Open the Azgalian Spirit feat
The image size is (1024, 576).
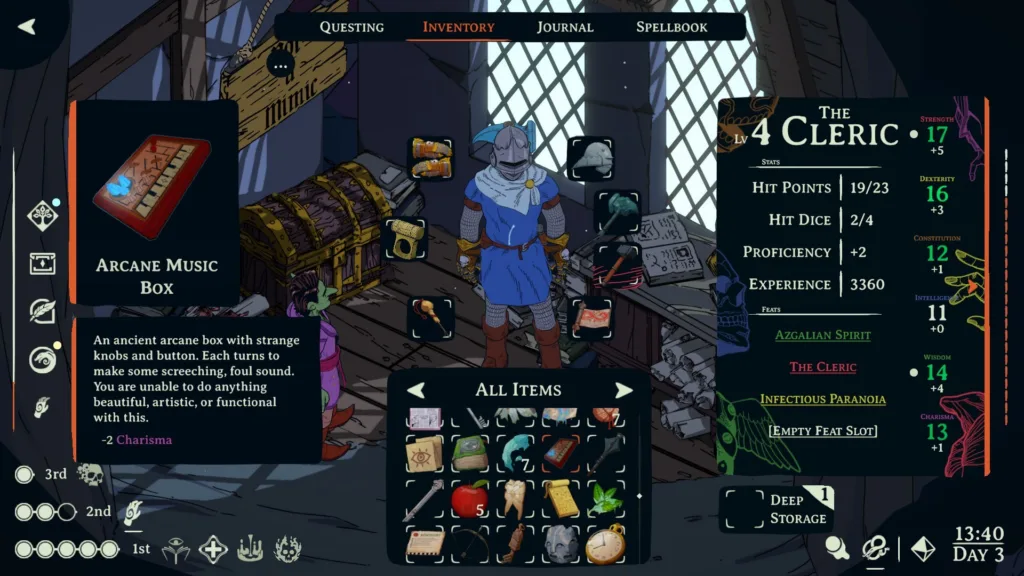tap(822, 335)
